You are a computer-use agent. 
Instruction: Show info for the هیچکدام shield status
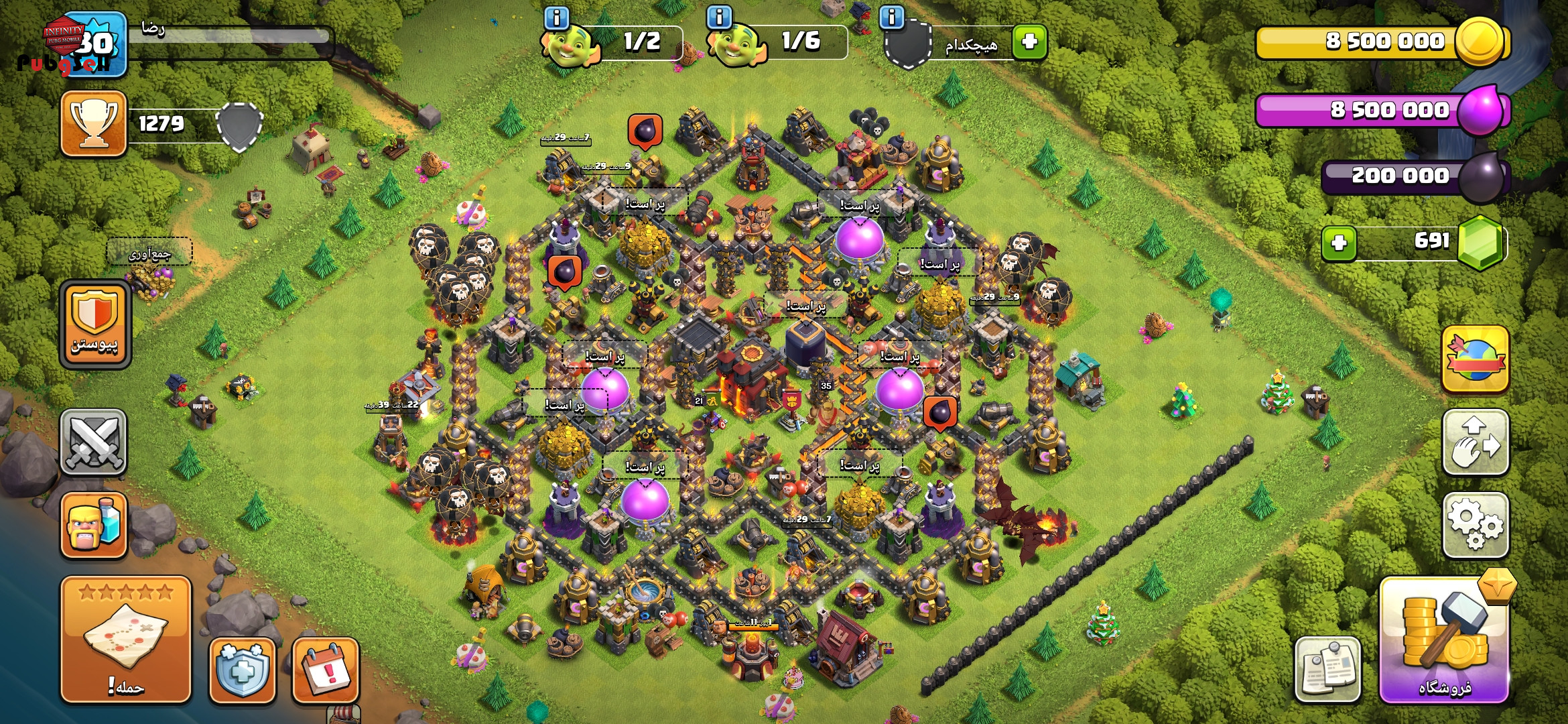[x=891, y=17]
